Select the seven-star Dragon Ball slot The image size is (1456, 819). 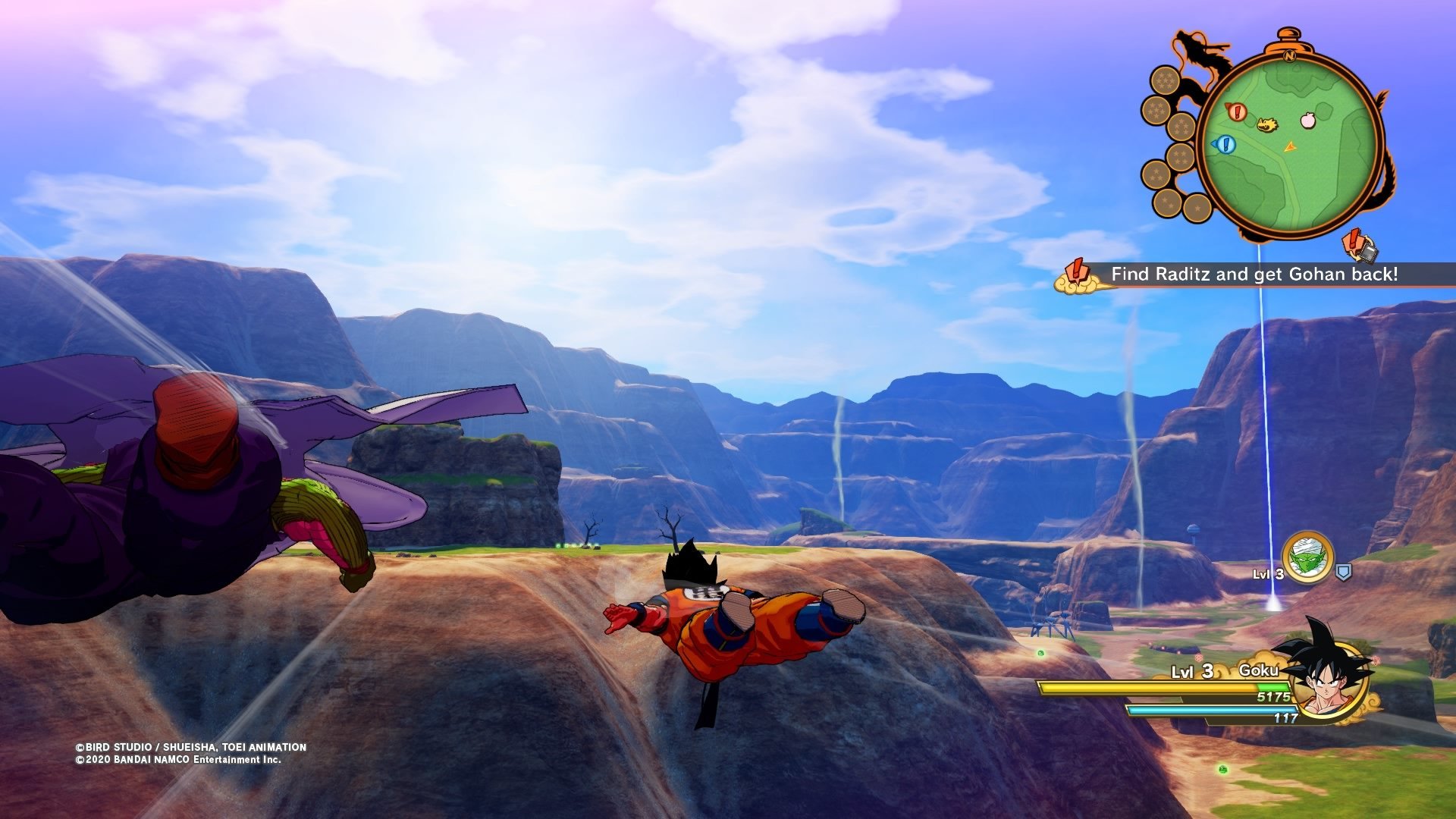pyautogui.click(x=1164, y=80)
